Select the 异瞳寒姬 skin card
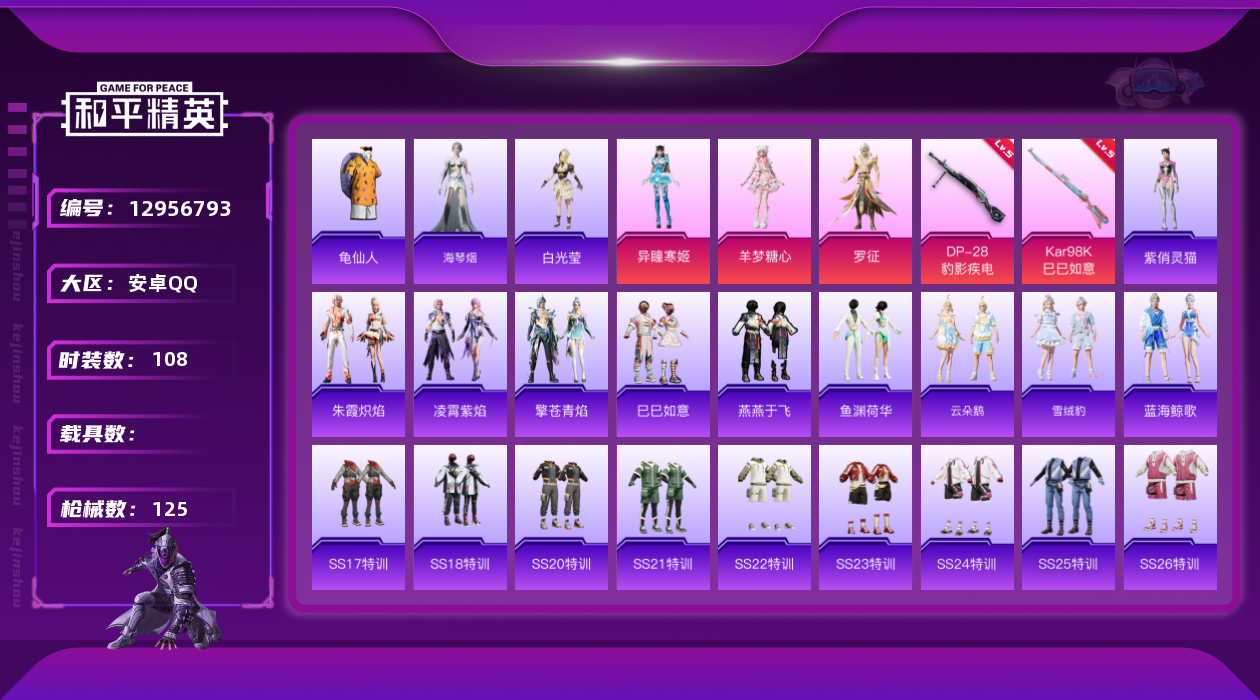The height and width of the screenshot is (700, 1260). pos(663,210)
